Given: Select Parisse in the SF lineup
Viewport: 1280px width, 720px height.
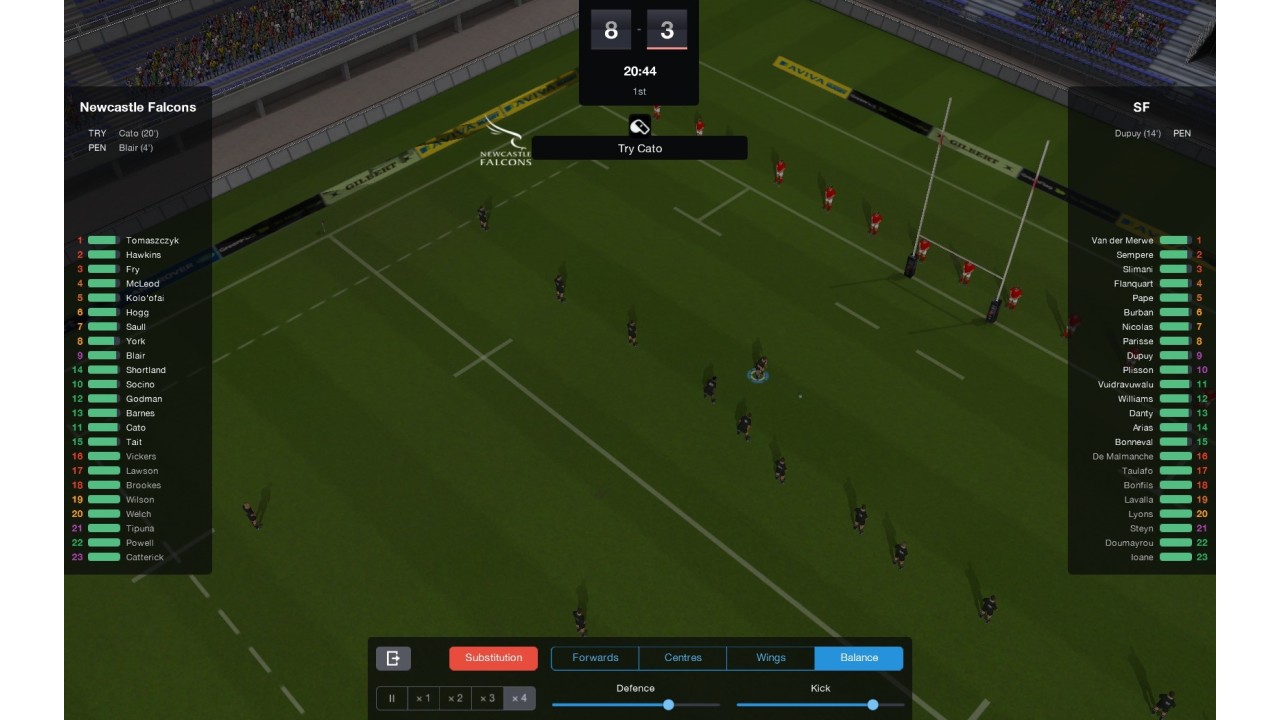Looking at the screenshot, I should pyautogui.click(x=1137, y=342).
